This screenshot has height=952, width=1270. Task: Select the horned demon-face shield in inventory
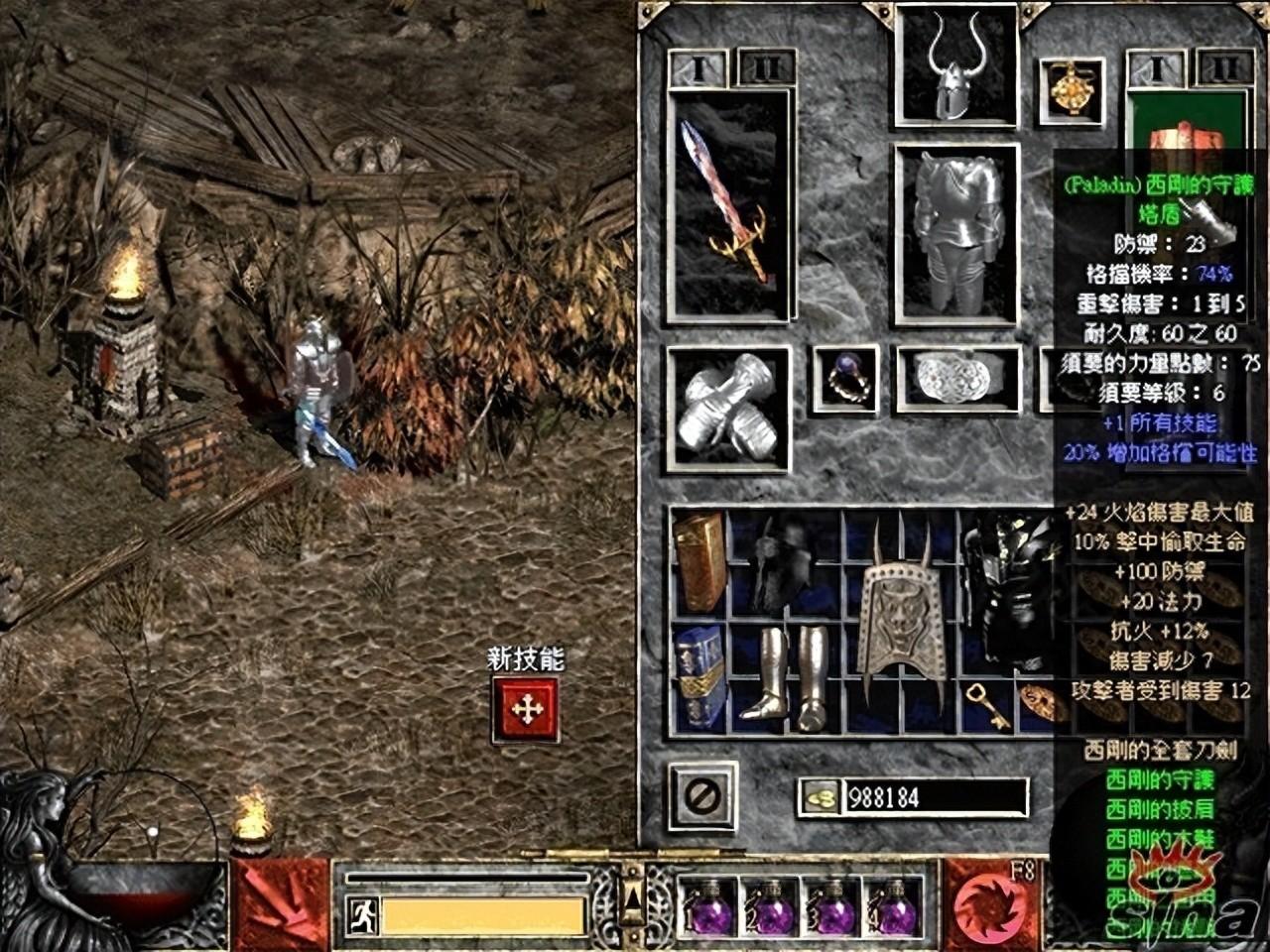901,620
